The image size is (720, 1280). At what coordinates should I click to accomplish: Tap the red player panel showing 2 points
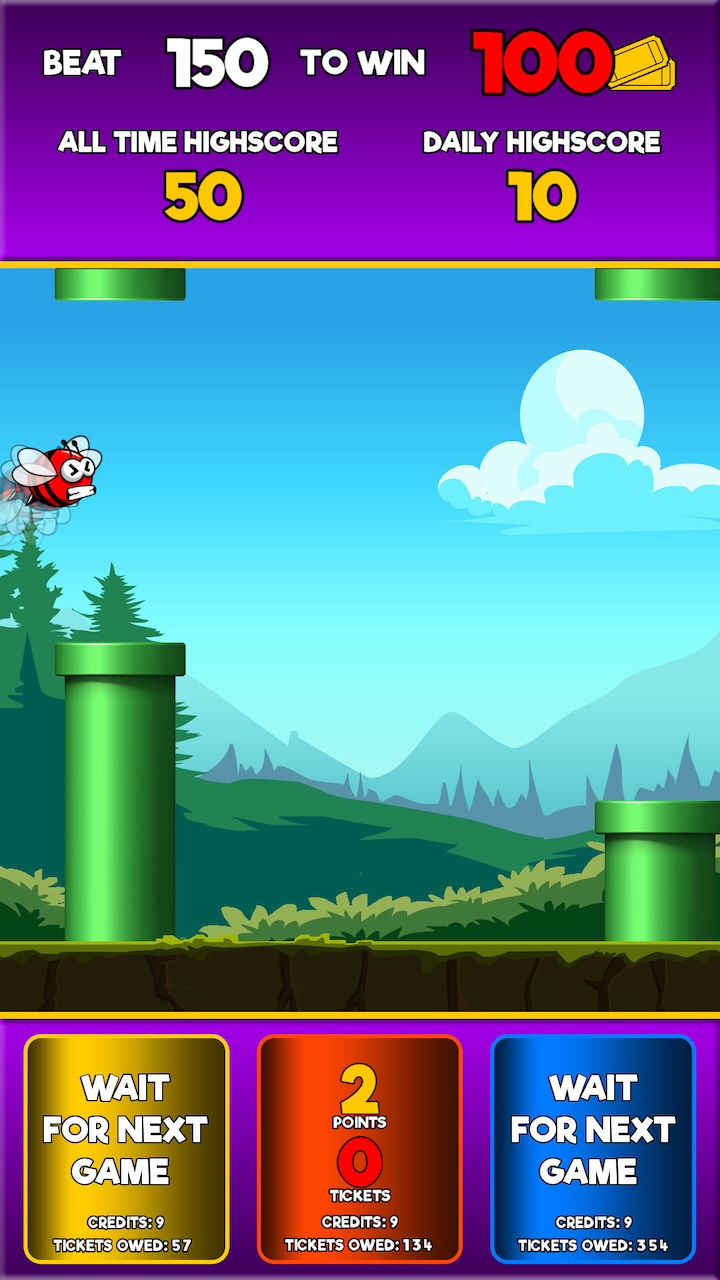[360, 1148]
